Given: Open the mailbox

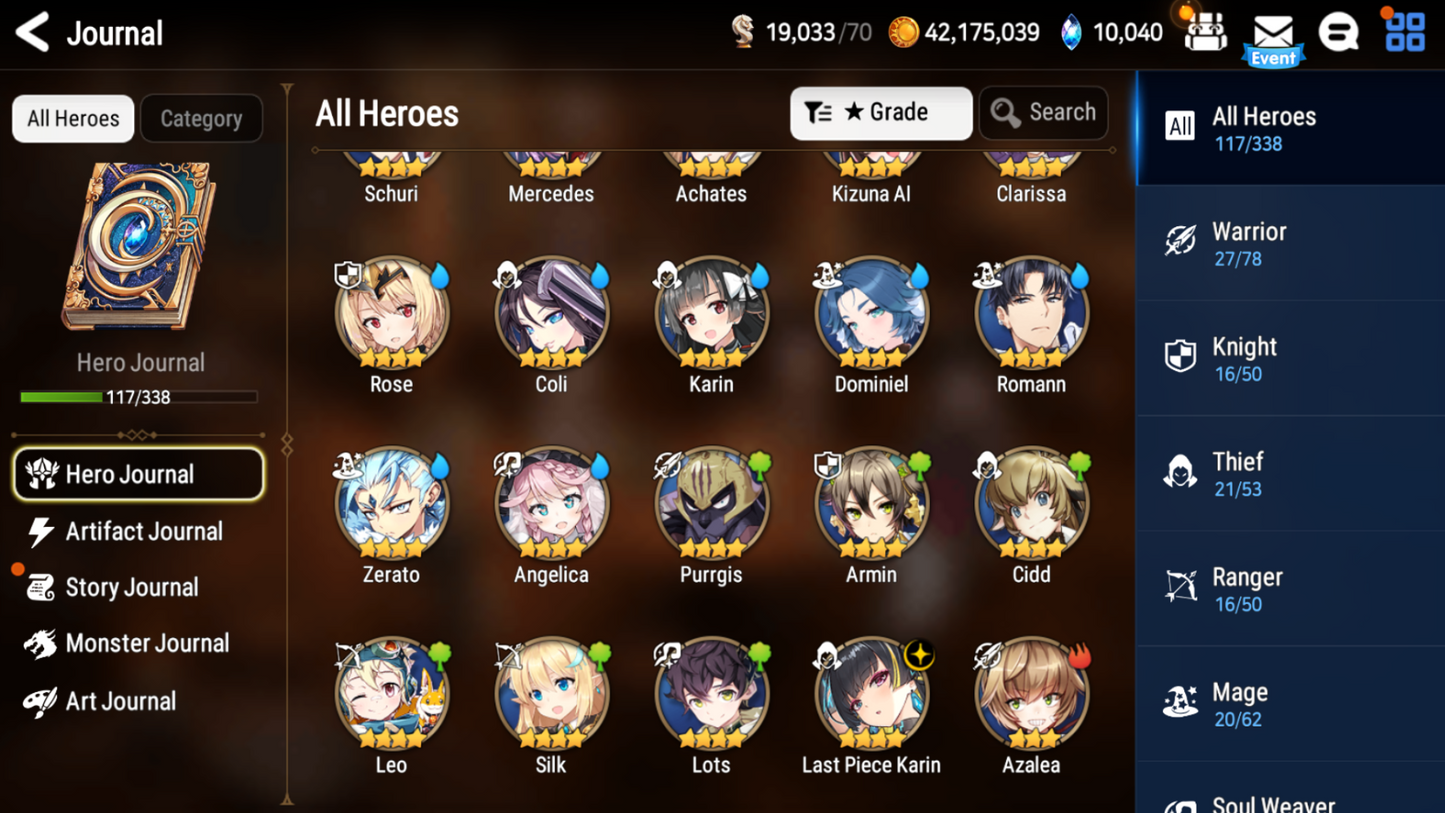Looking at the screenshot, I should 1273,34.
